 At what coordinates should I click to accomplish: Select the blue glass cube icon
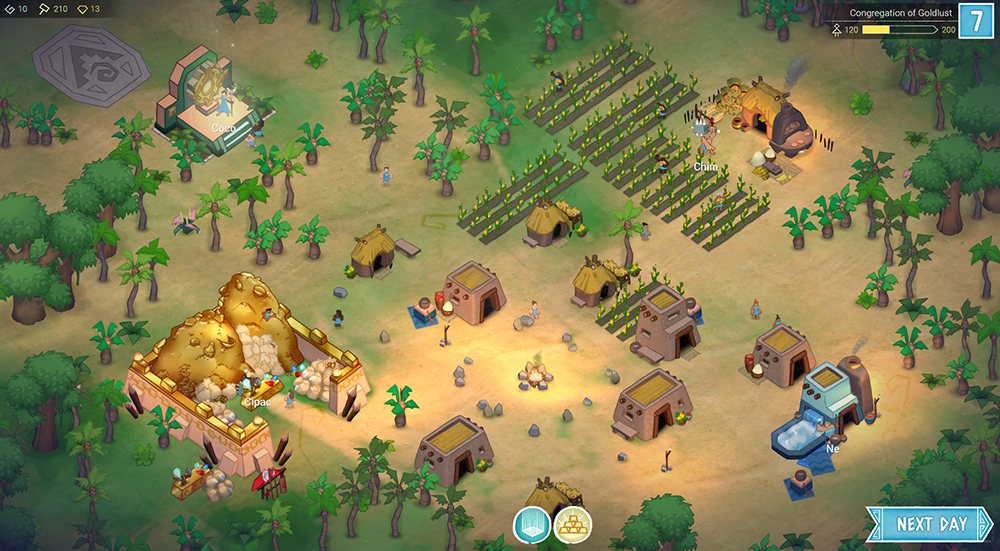[532, 524]
